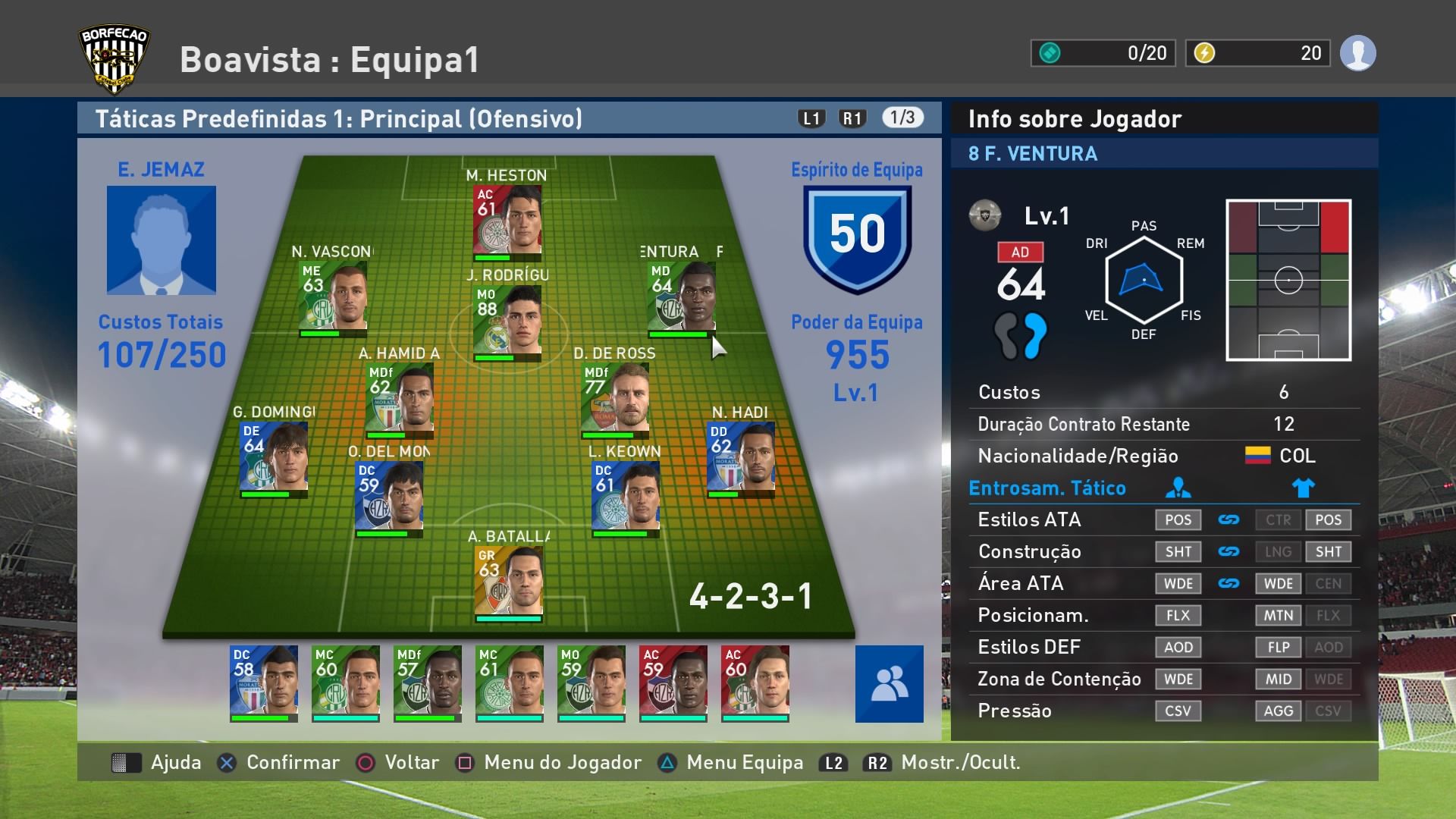This screenshot has height=819, width=1456.
Task: Pick F. Ventura's right midfield card
Action: [682, 296]
